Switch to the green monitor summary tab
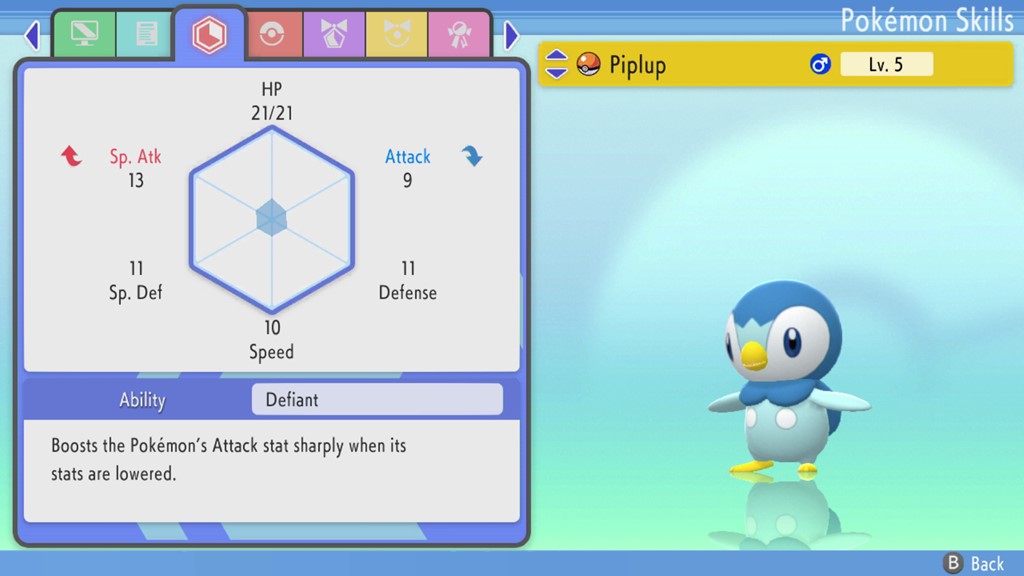The width and height of the screenshot is (1024, 576). (84, 35)
